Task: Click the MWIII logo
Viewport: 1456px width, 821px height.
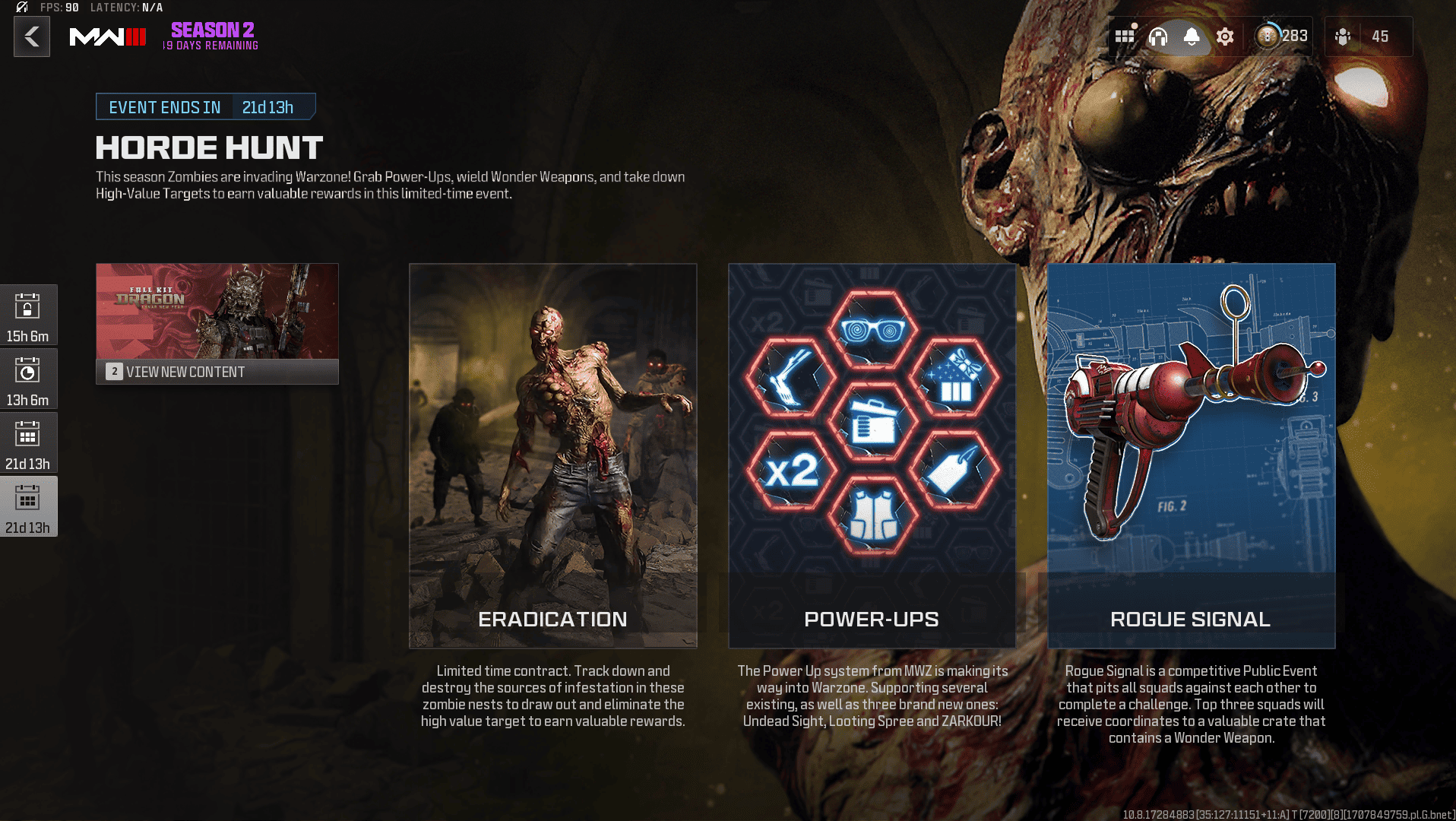Action: [109, 36]
